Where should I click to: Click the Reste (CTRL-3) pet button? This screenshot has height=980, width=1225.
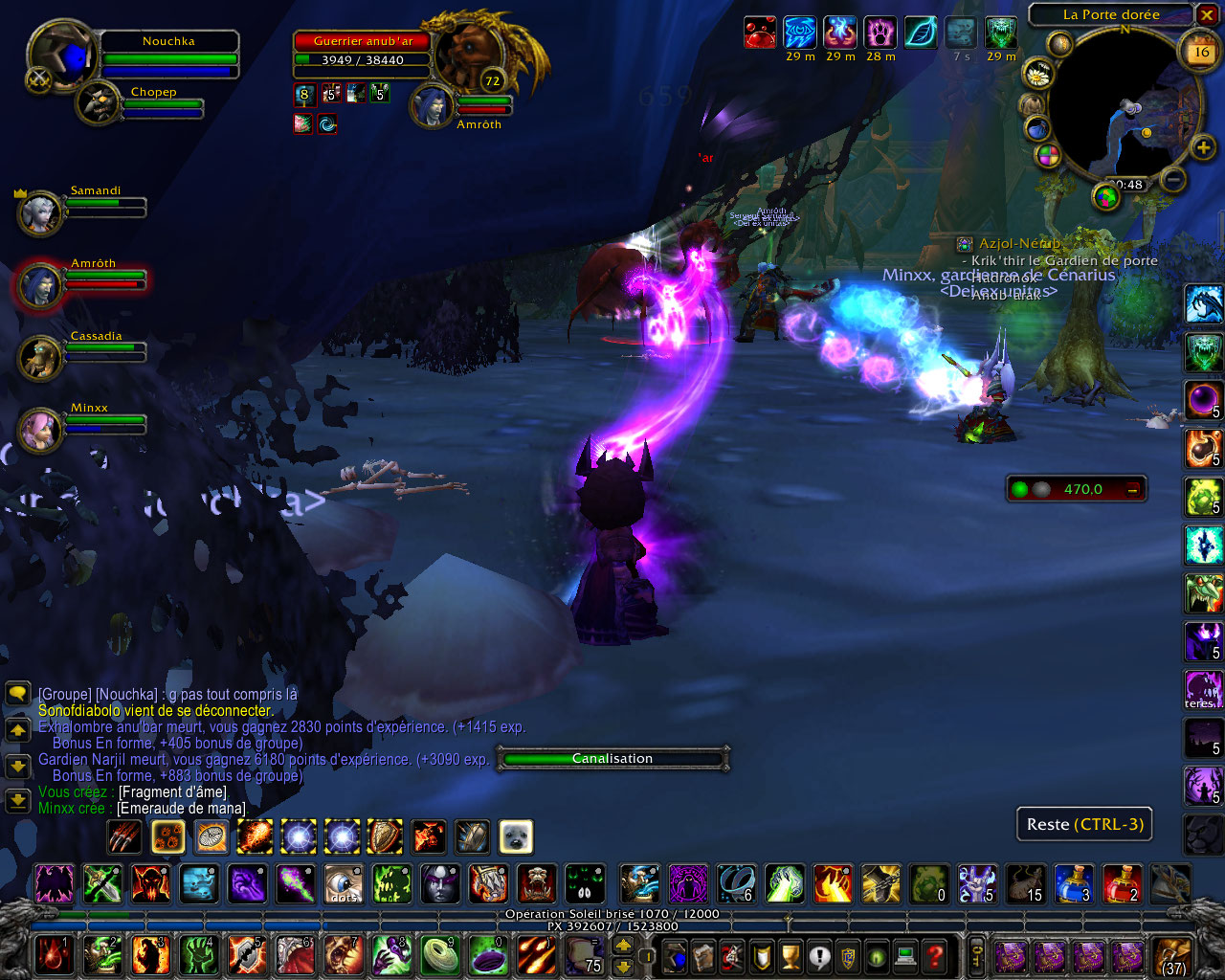point(1084,824)
